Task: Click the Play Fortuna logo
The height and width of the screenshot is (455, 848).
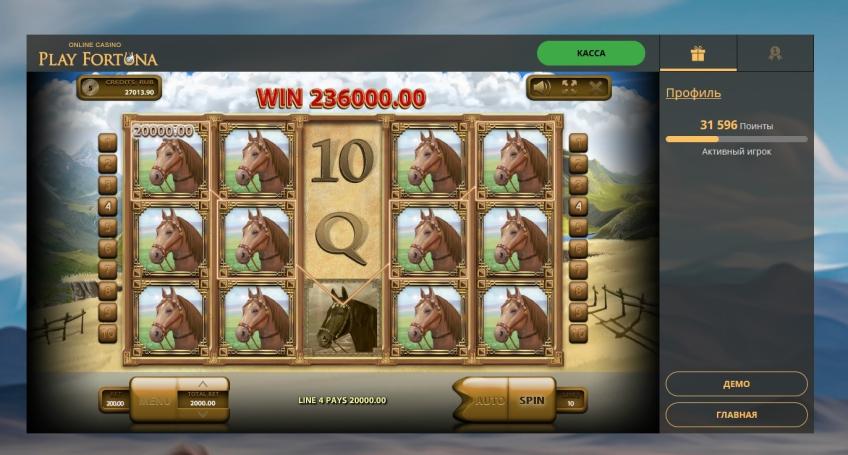Action: (98, 56)
